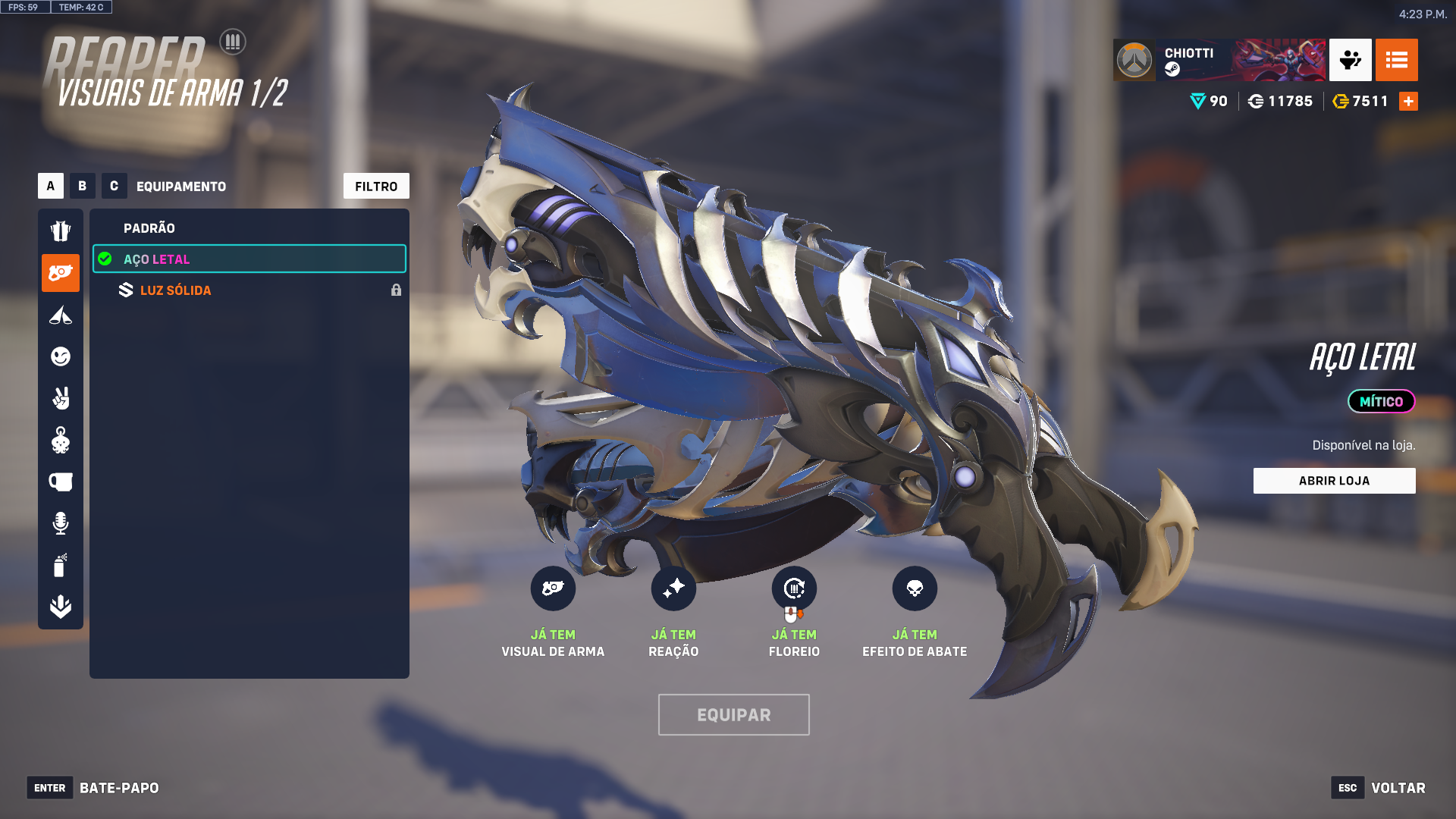
Task: Open the spray can category
Action: [x=61, y=565]
